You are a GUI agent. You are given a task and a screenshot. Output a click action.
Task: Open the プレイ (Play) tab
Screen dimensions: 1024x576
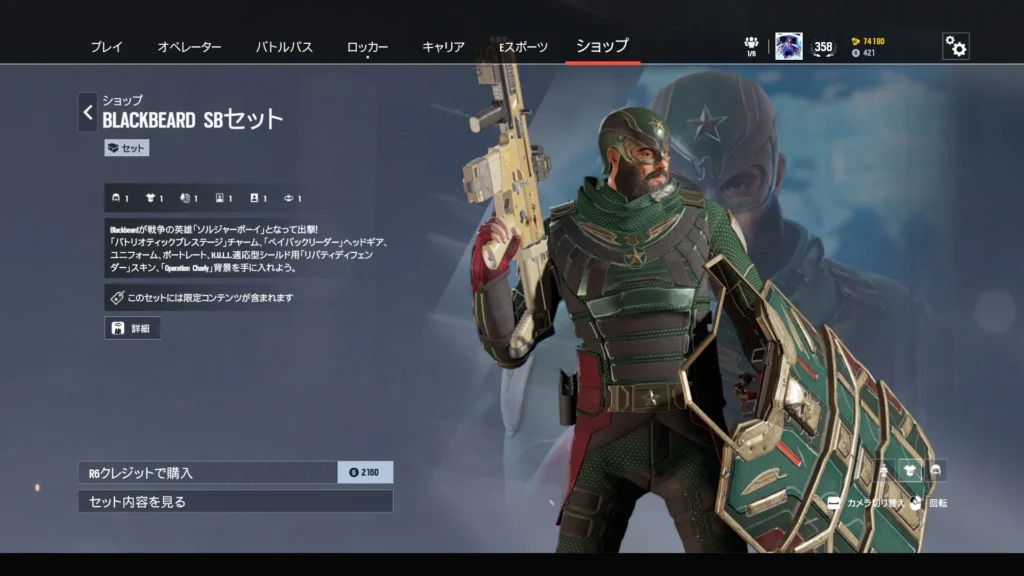(x=106, y=47)
